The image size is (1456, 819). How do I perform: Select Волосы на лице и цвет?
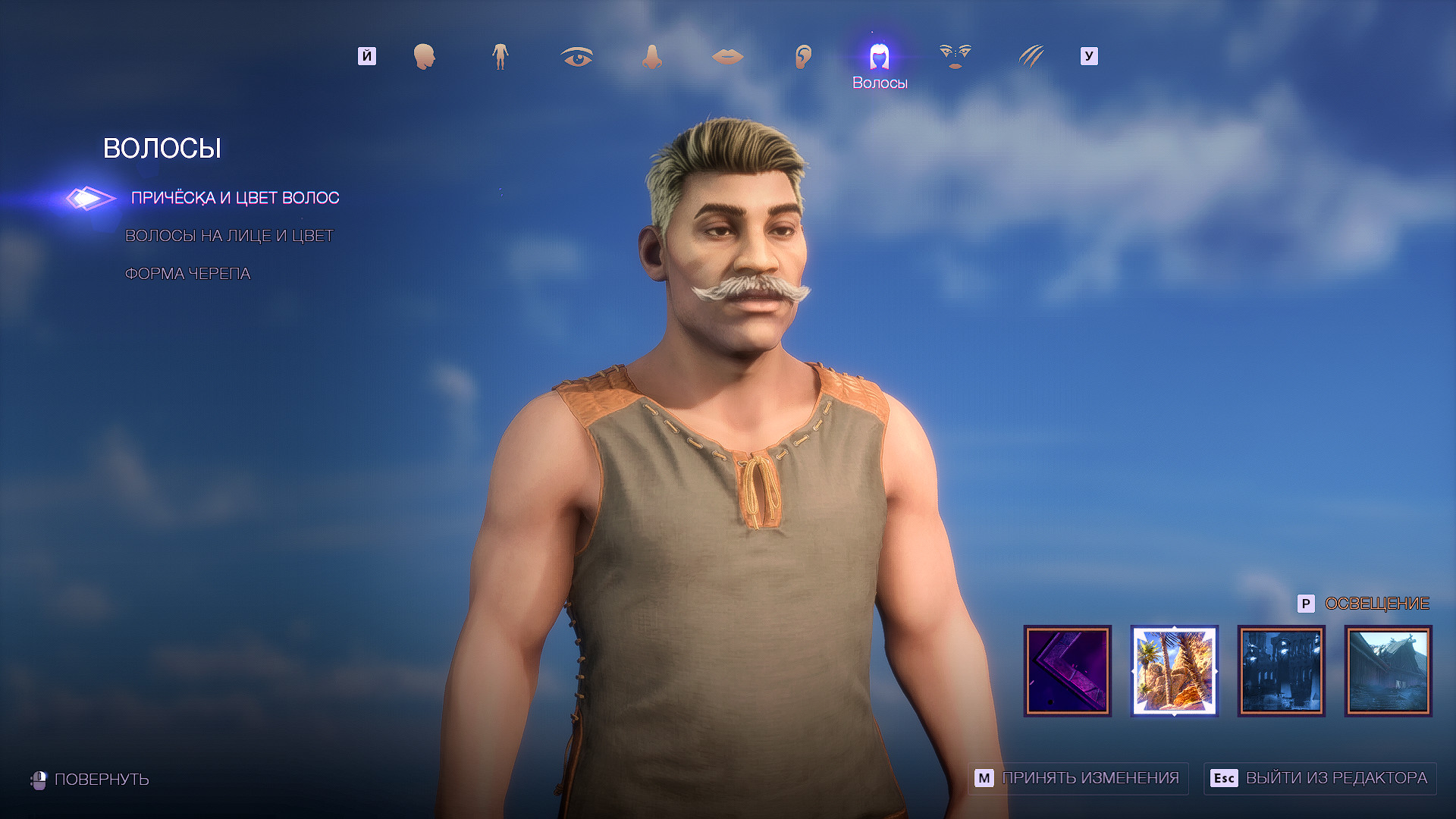tap(229, 236)
